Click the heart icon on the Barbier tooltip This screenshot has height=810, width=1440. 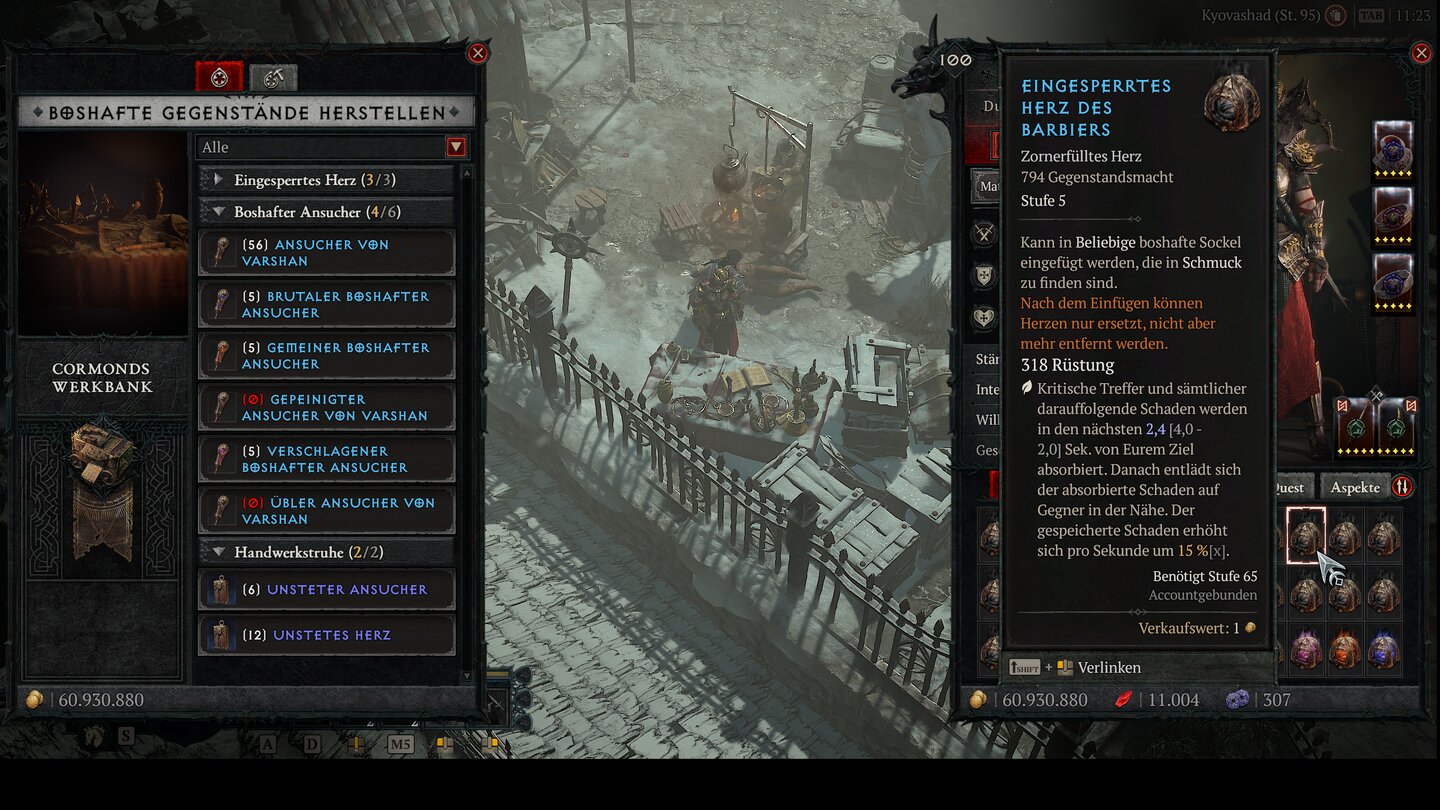coord(1234,104)
